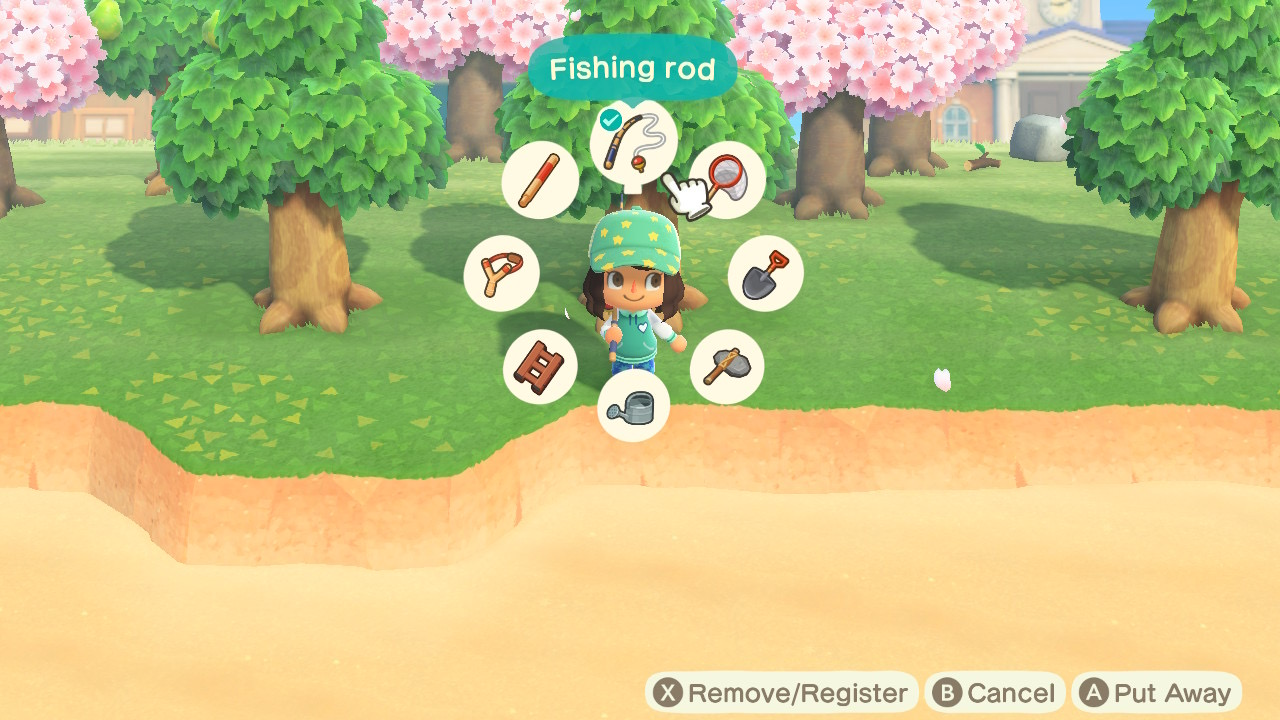
Task: Choose the ladder tool
Action: (x=540, y=366)
